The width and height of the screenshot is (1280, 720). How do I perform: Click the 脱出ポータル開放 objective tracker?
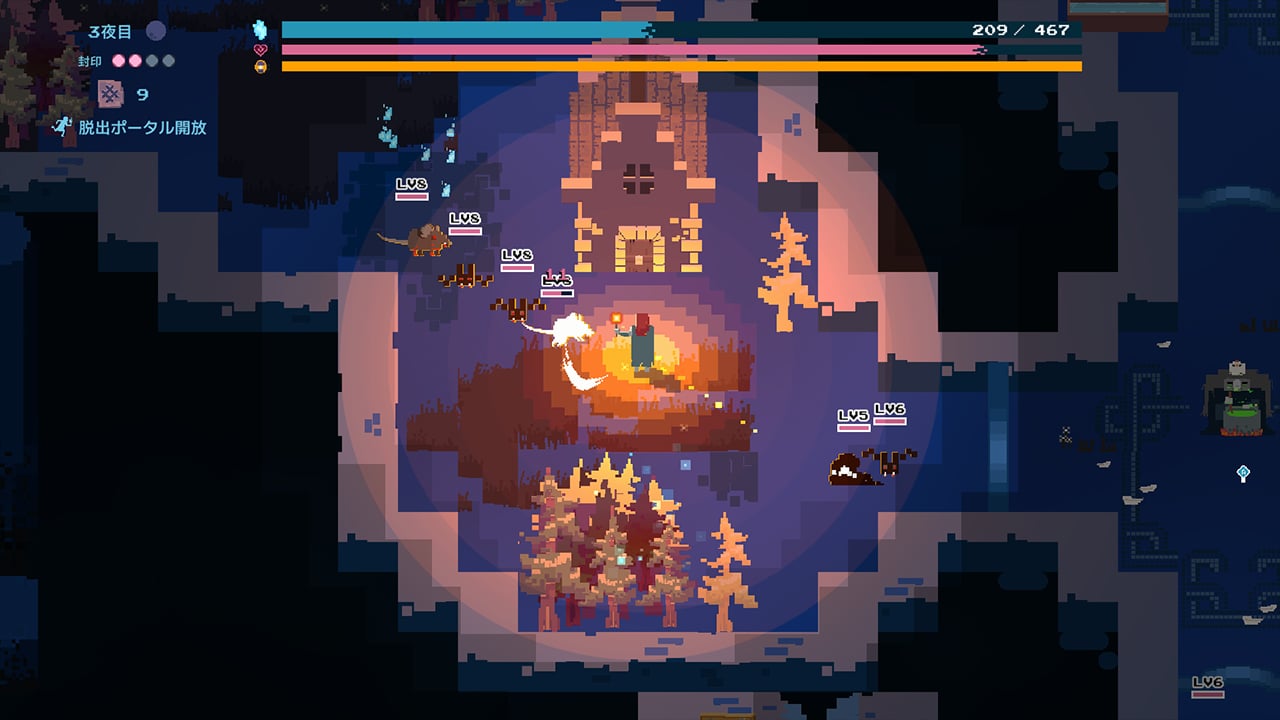click(x=131, y=127)
